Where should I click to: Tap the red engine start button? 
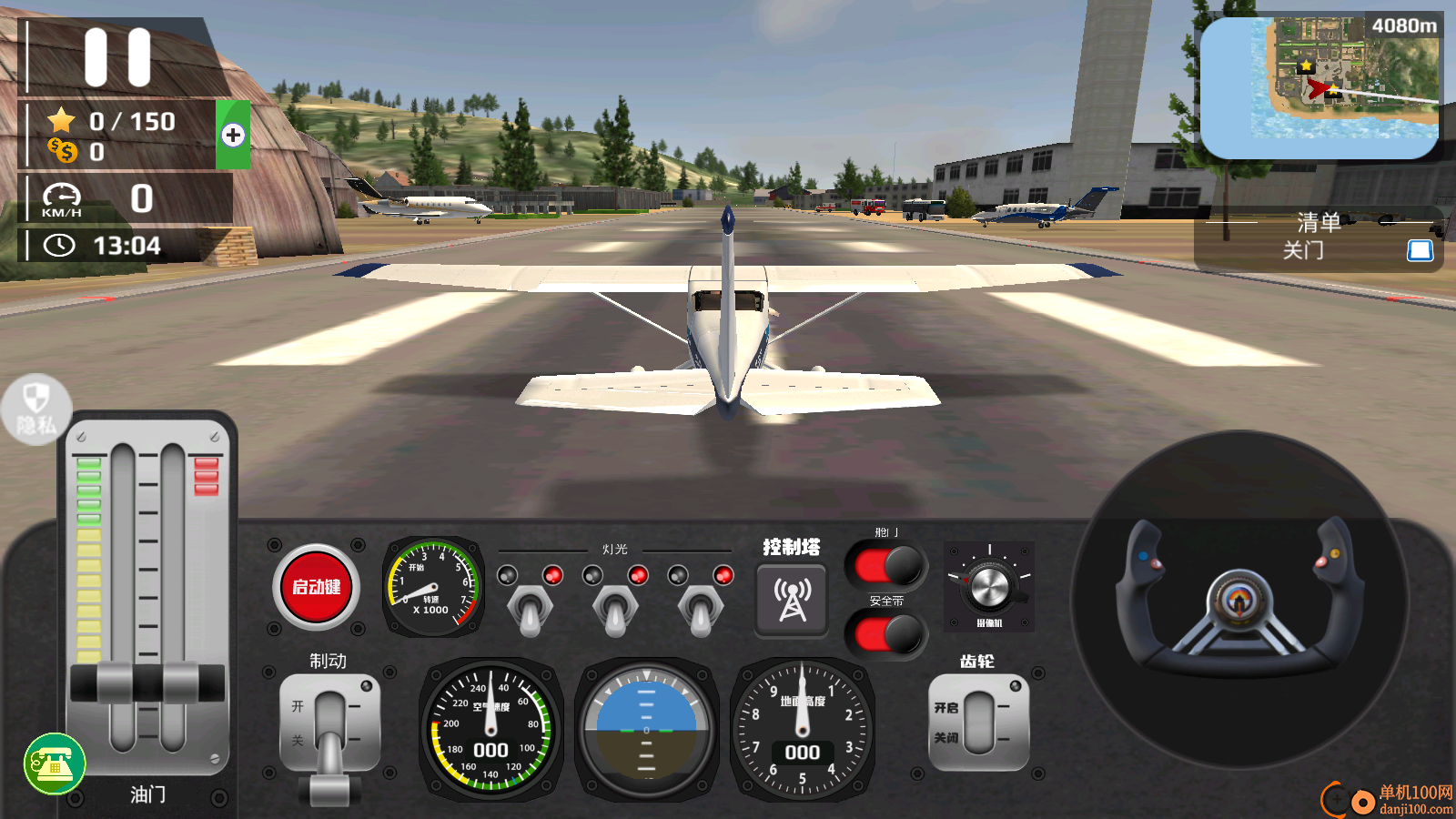tap(316, 587)
